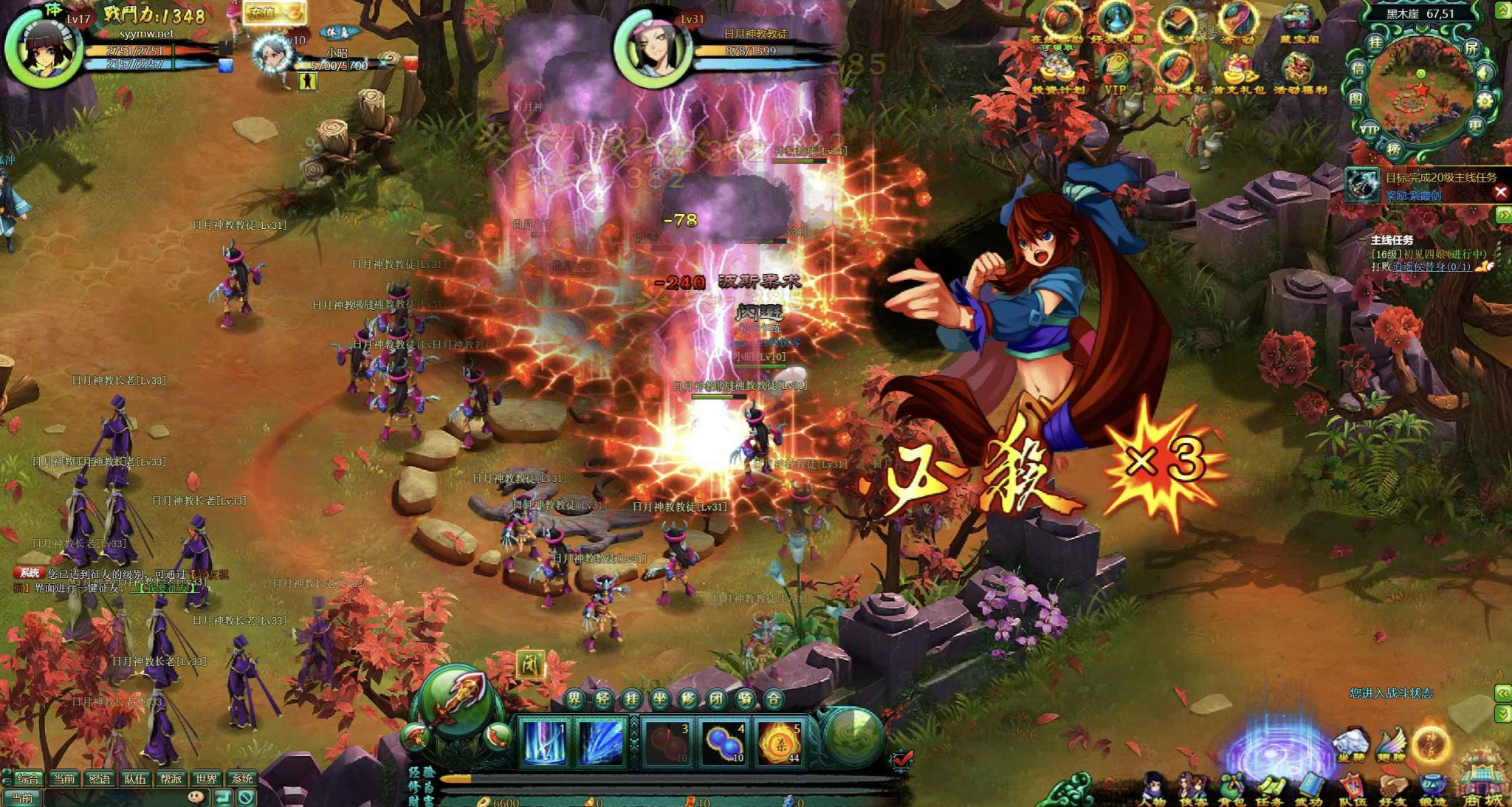Click the gear settings button beside minimap

[x=1485, y=101]
